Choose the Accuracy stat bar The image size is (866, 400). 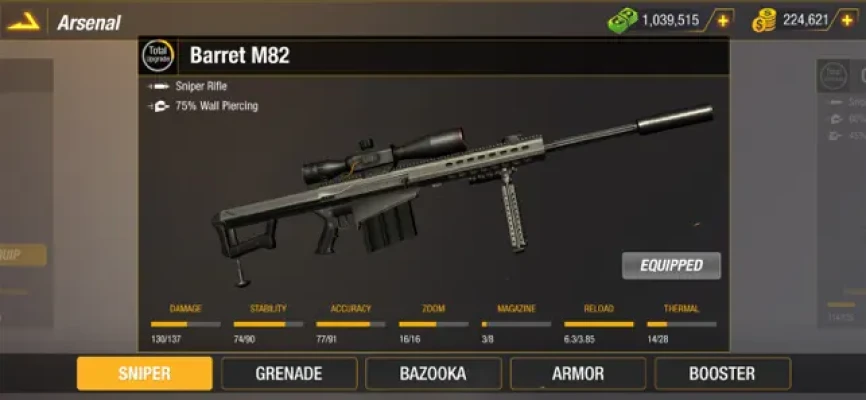pos(350,324)
